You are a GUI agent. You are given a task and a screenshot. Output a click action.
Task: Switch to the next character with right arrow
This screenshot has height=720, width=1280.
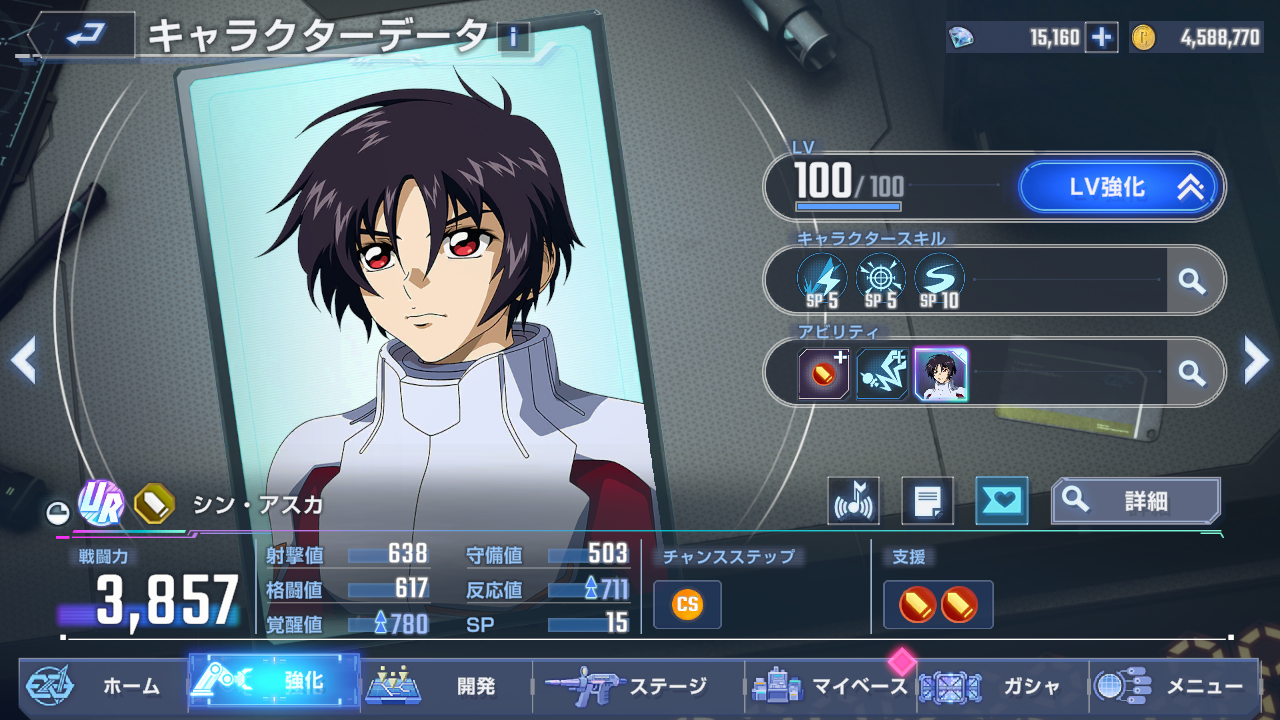pyautogui.click(x=1255, y=360)
